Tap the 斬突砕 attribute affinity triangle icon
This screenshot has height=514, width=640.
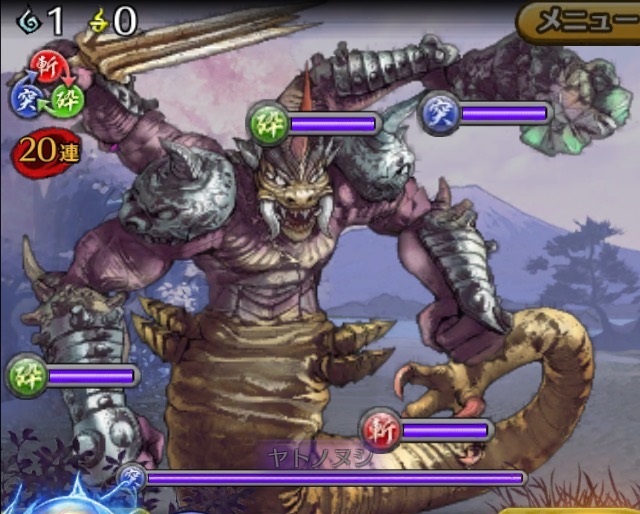[x=44, y=83]
